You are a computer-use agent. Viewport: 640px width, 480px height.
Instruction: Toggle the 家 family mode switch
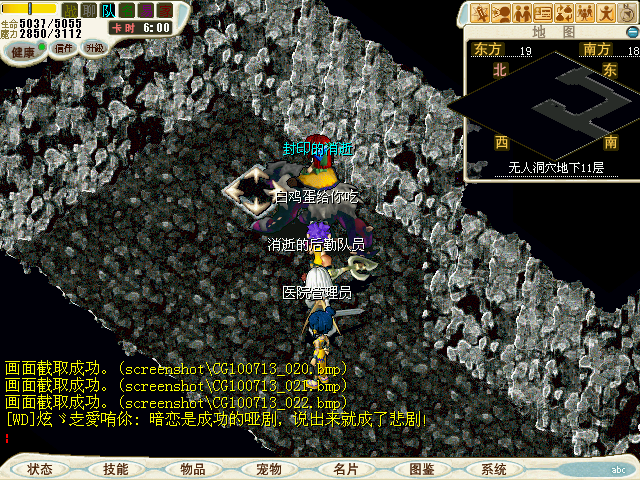(162, 10)
